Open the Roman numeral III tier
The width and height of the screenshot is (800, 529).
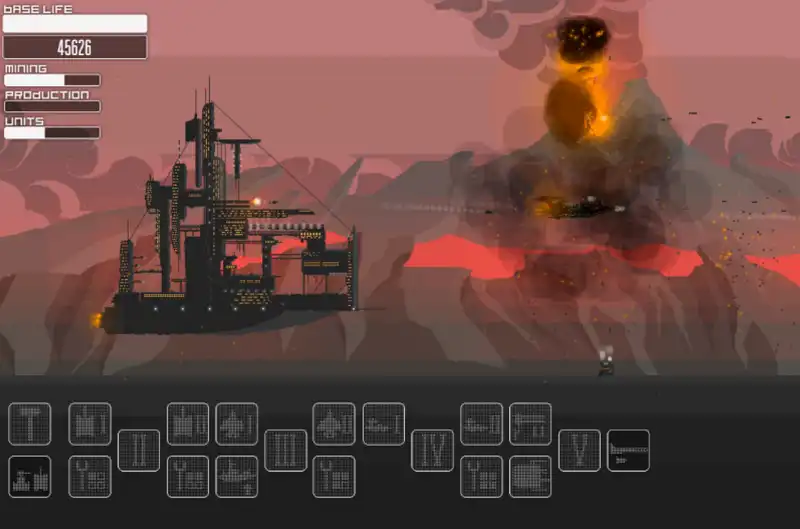(286, 450)
